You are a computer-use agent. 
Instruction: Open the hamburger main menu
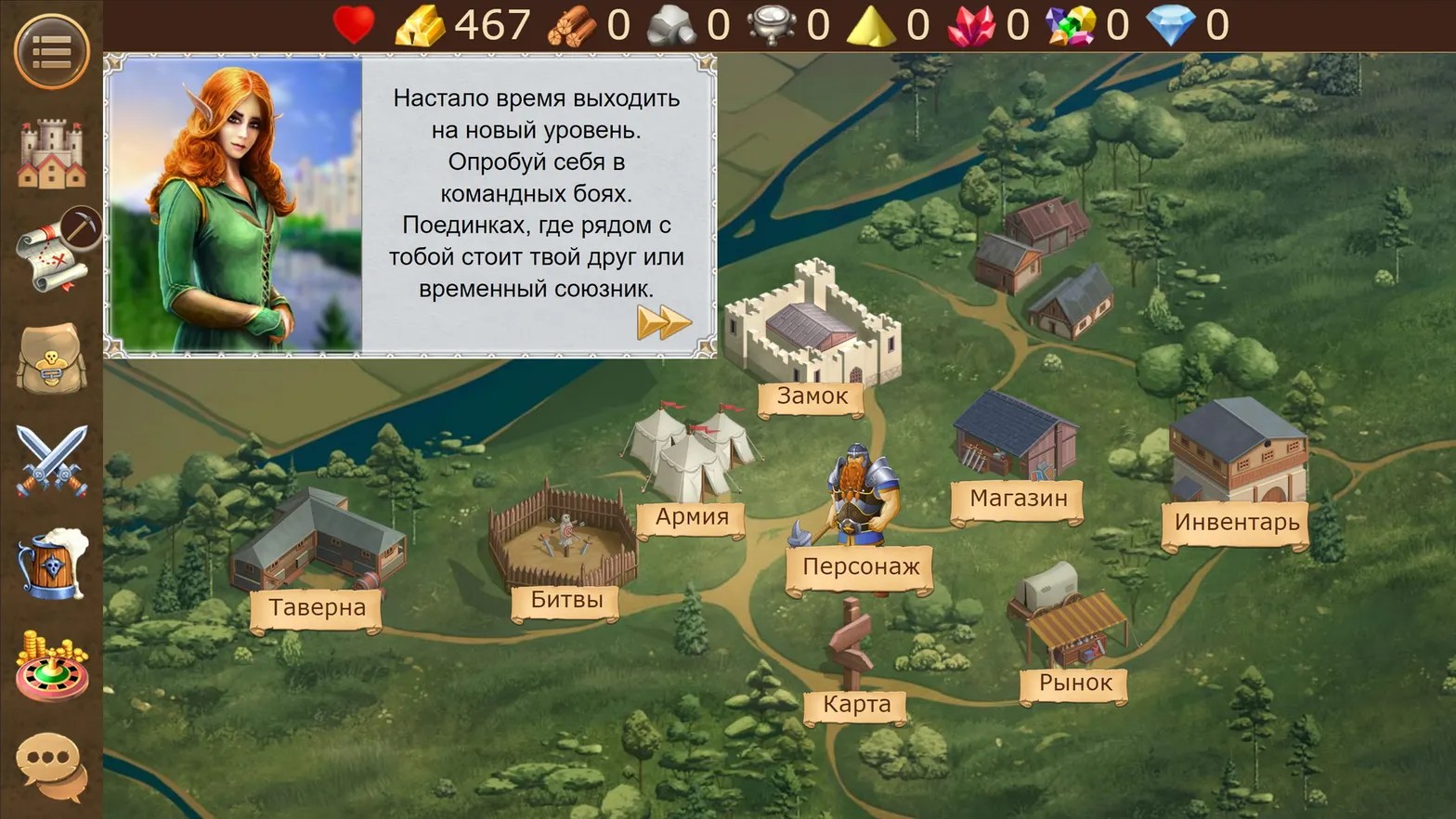pos(52,51)
